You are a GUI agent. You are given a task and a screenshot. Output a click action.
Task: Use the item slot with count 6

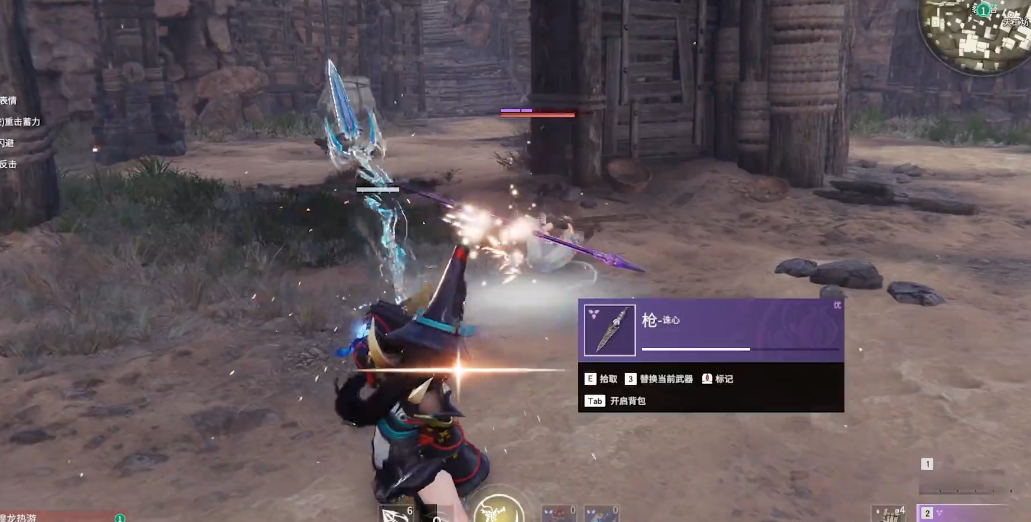(396, 513)
